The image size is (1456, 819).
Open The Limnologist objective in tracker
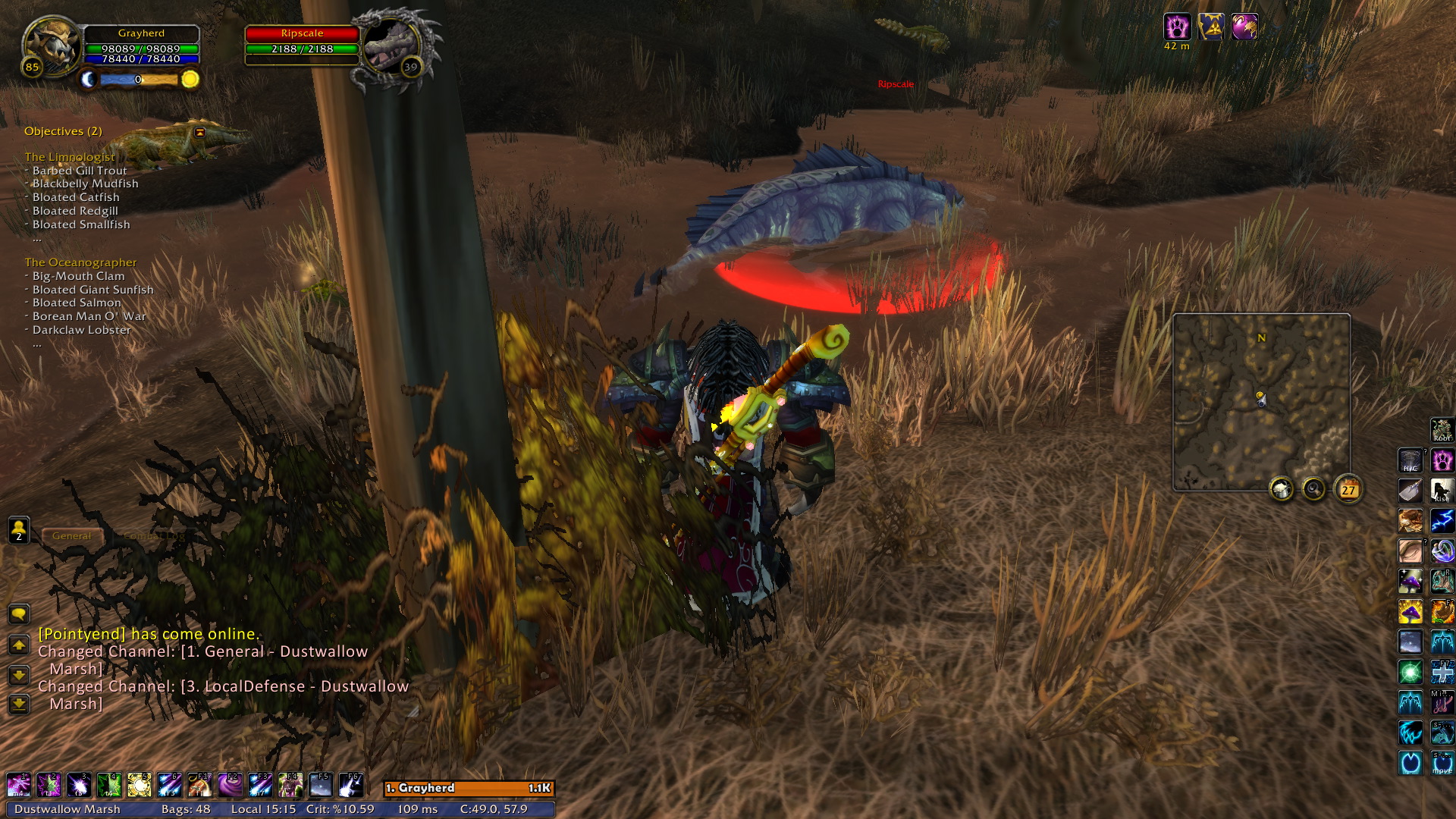click(70, 157)
